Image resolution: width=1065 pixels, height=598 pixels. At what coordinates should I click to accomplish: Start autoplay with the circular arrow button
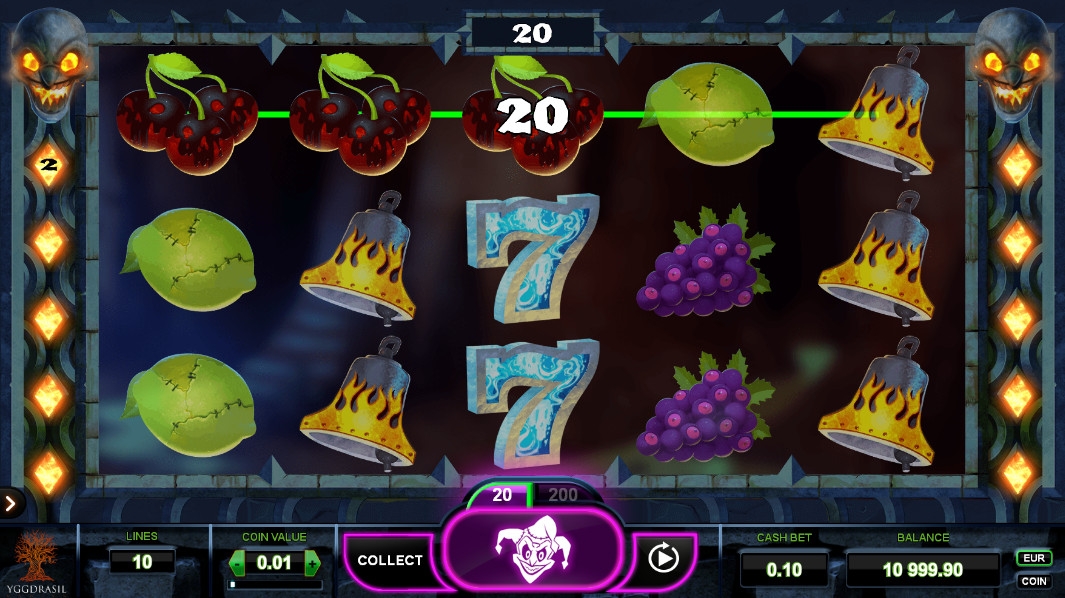point(664,557)
